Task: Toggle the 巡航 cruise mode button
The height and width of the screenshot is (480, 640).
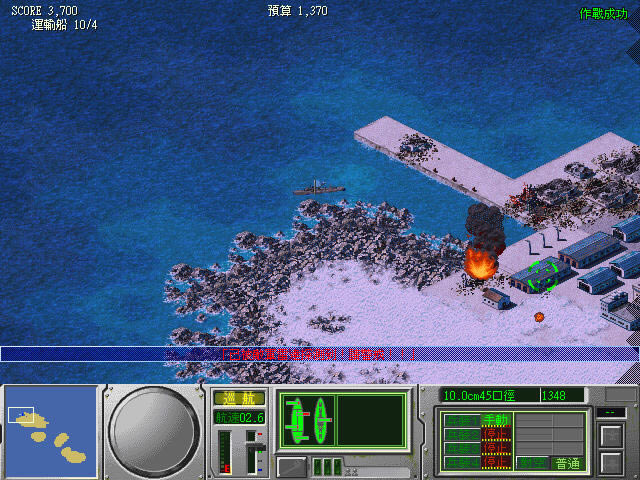Action: tap(238, 398)
